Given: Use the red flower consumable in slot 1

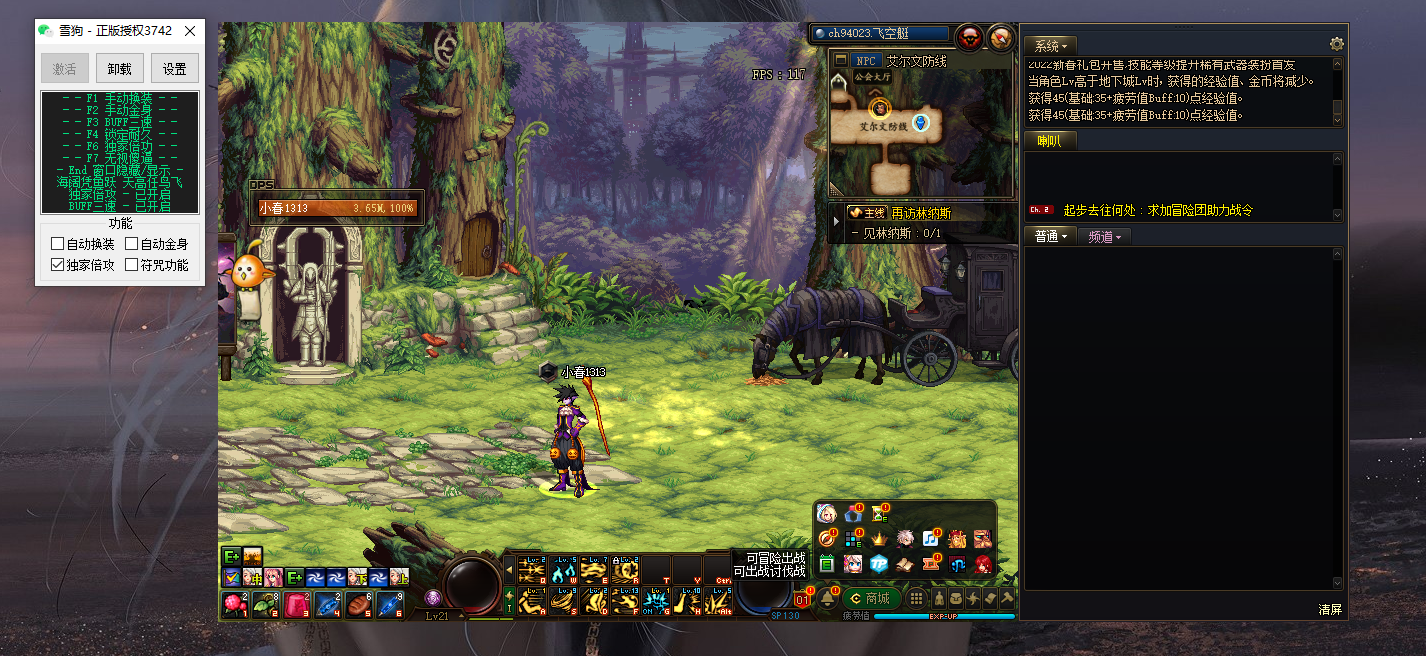Looking at the screenshot, I should point(235,605).
